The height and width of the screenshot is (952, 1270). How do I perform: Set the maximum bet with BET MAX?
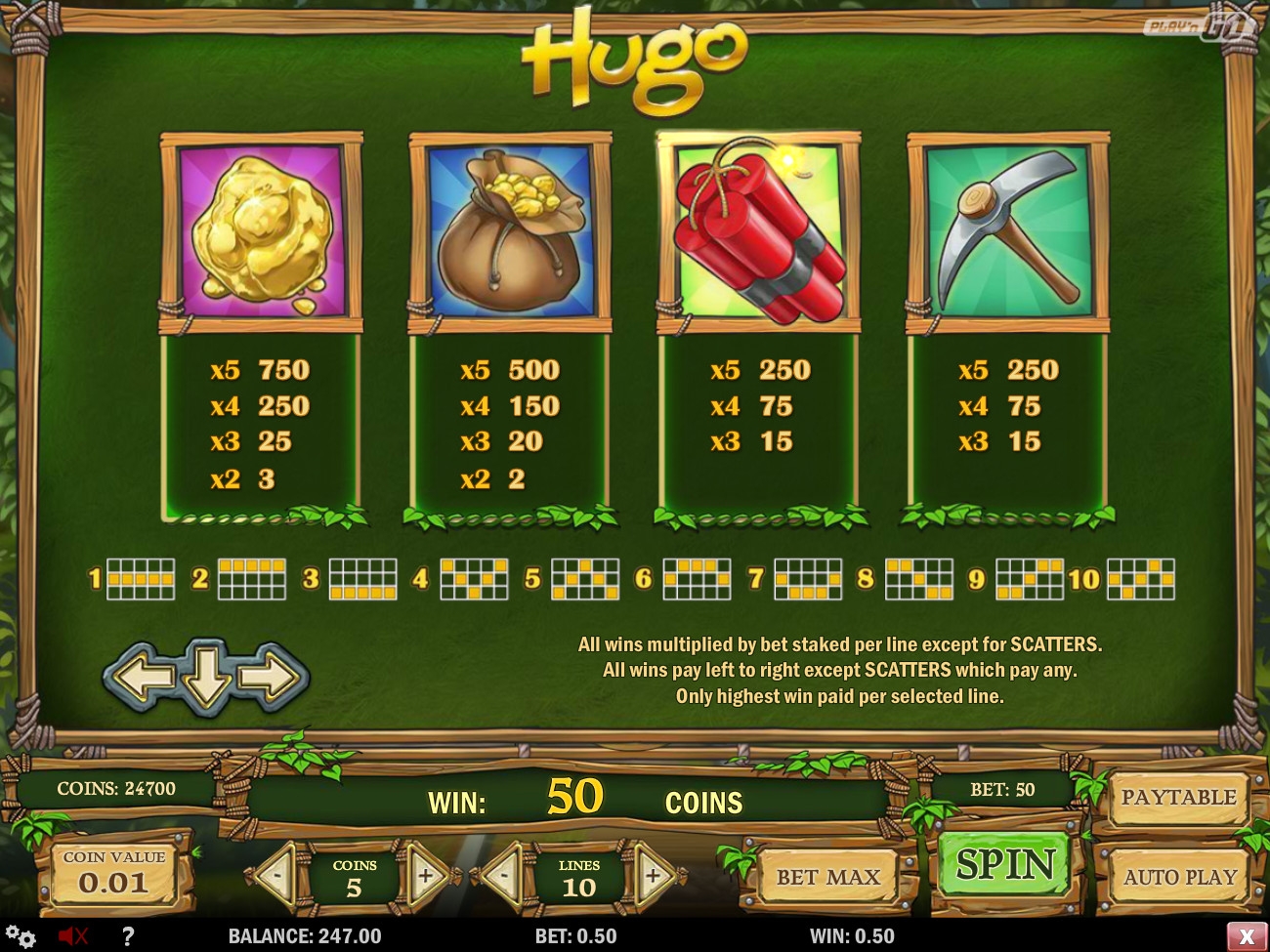pos(827,877)
